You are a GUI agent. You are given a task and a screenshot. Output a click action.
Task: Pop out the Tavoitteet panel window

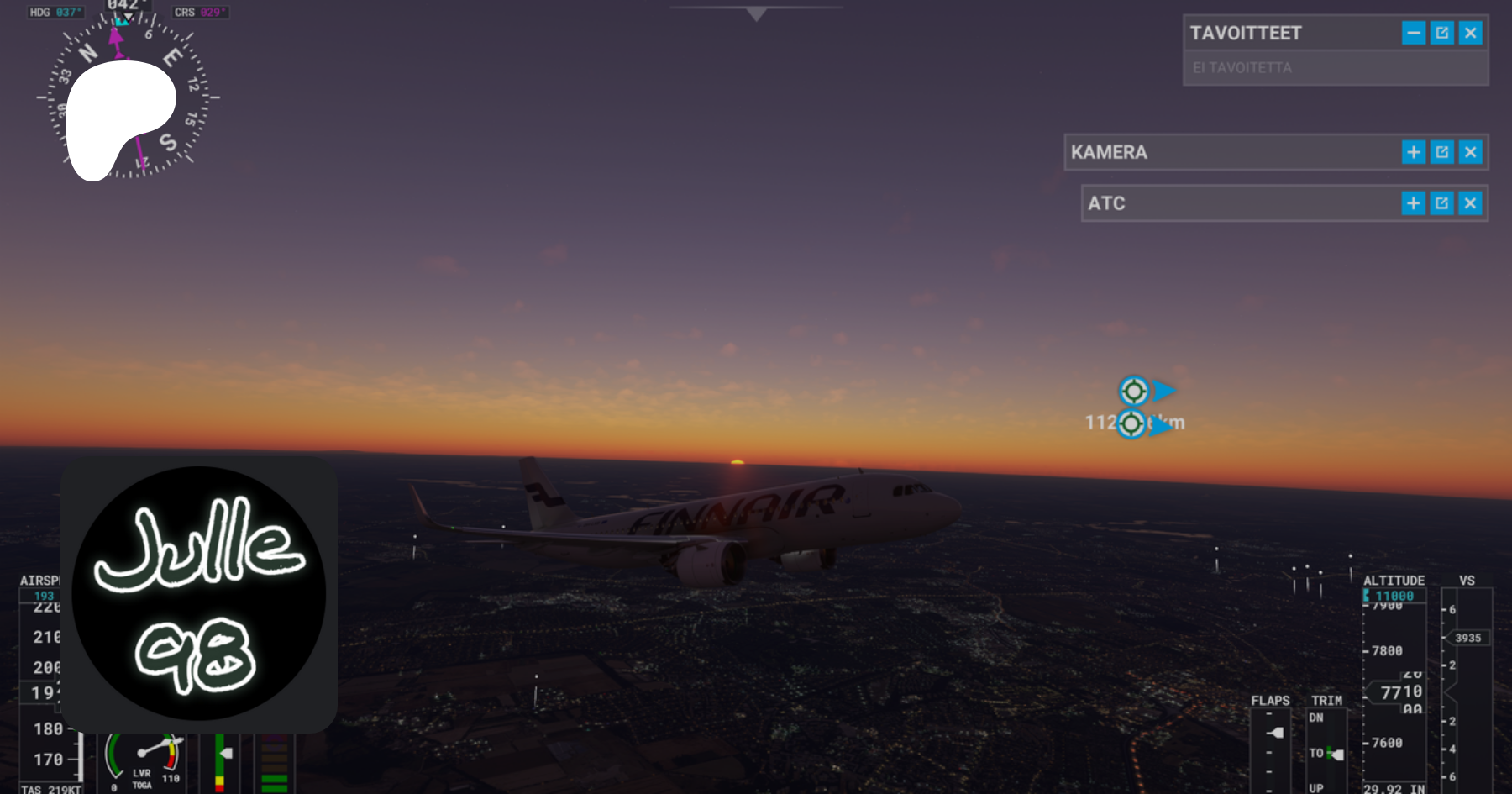[x=1442, y=34]
